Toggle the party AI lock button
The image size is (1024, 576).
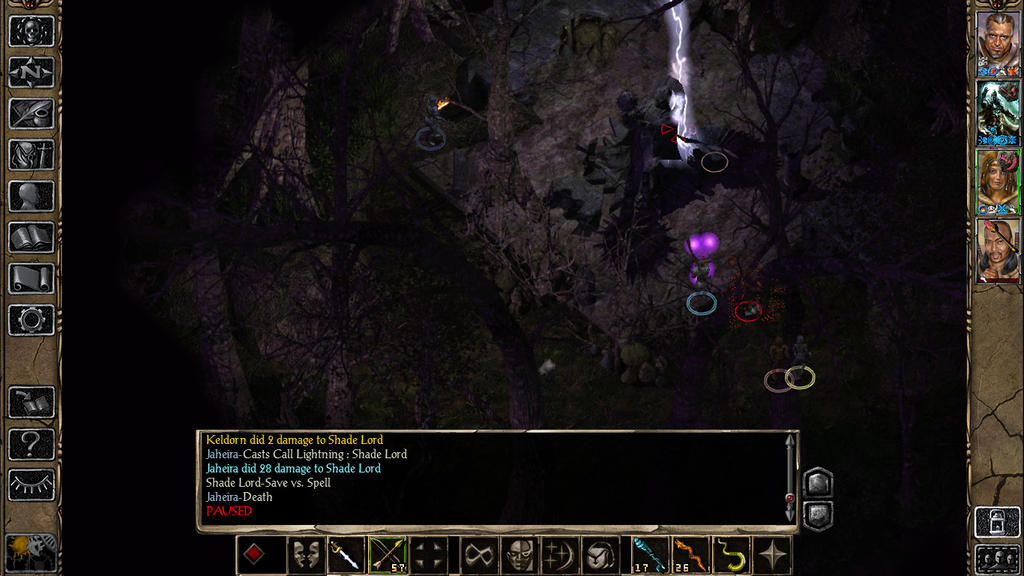pos(996,522)
